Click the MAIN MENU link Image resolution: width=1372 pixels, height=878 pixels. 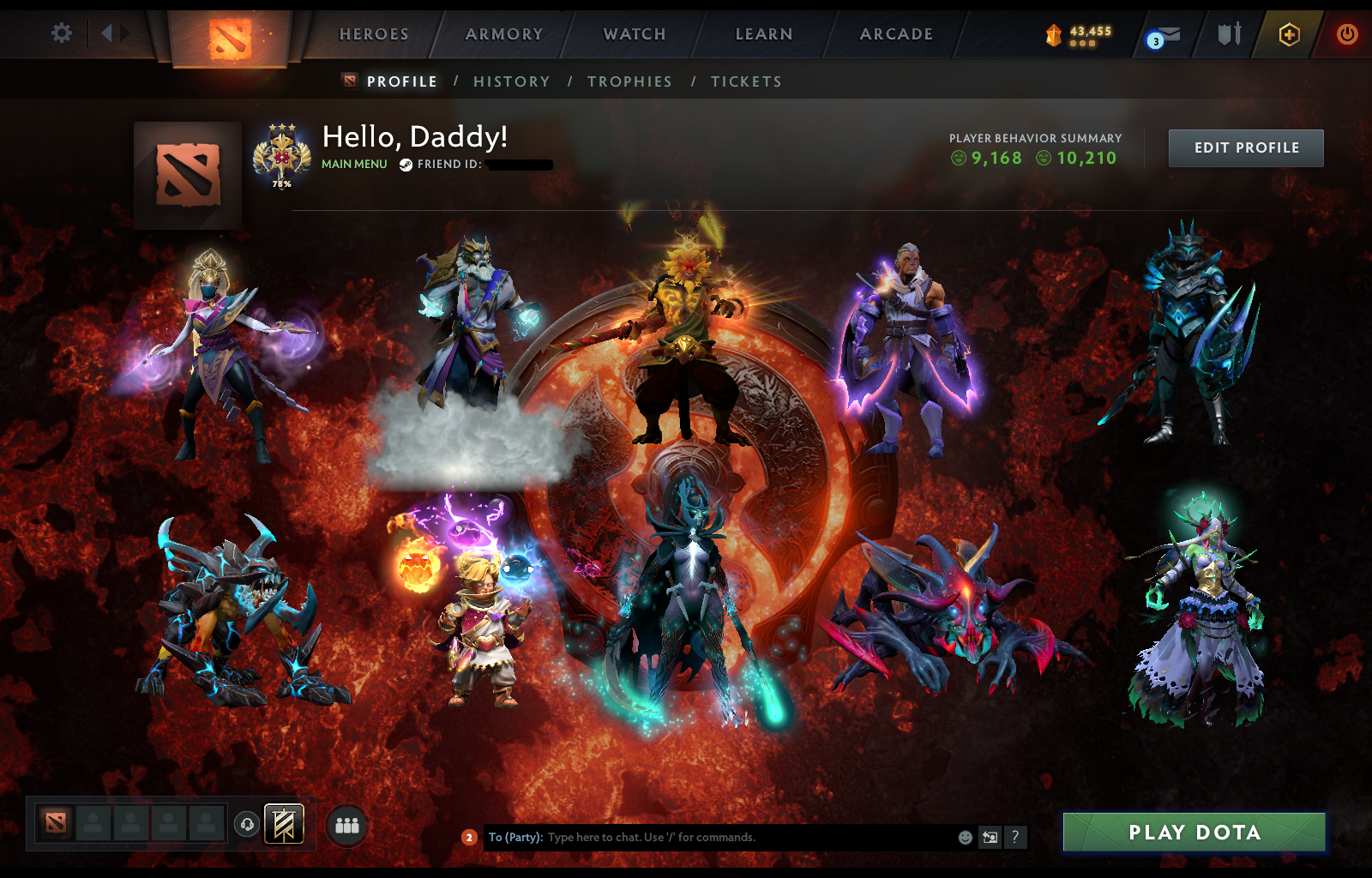click(354, 163)
